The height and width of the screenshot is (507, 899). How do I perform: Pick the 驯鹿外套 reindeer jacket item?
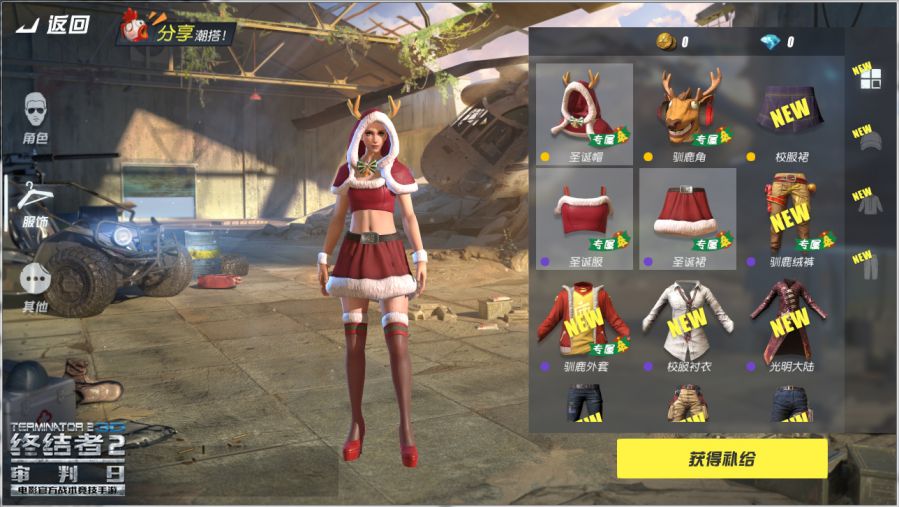point(585,323)
